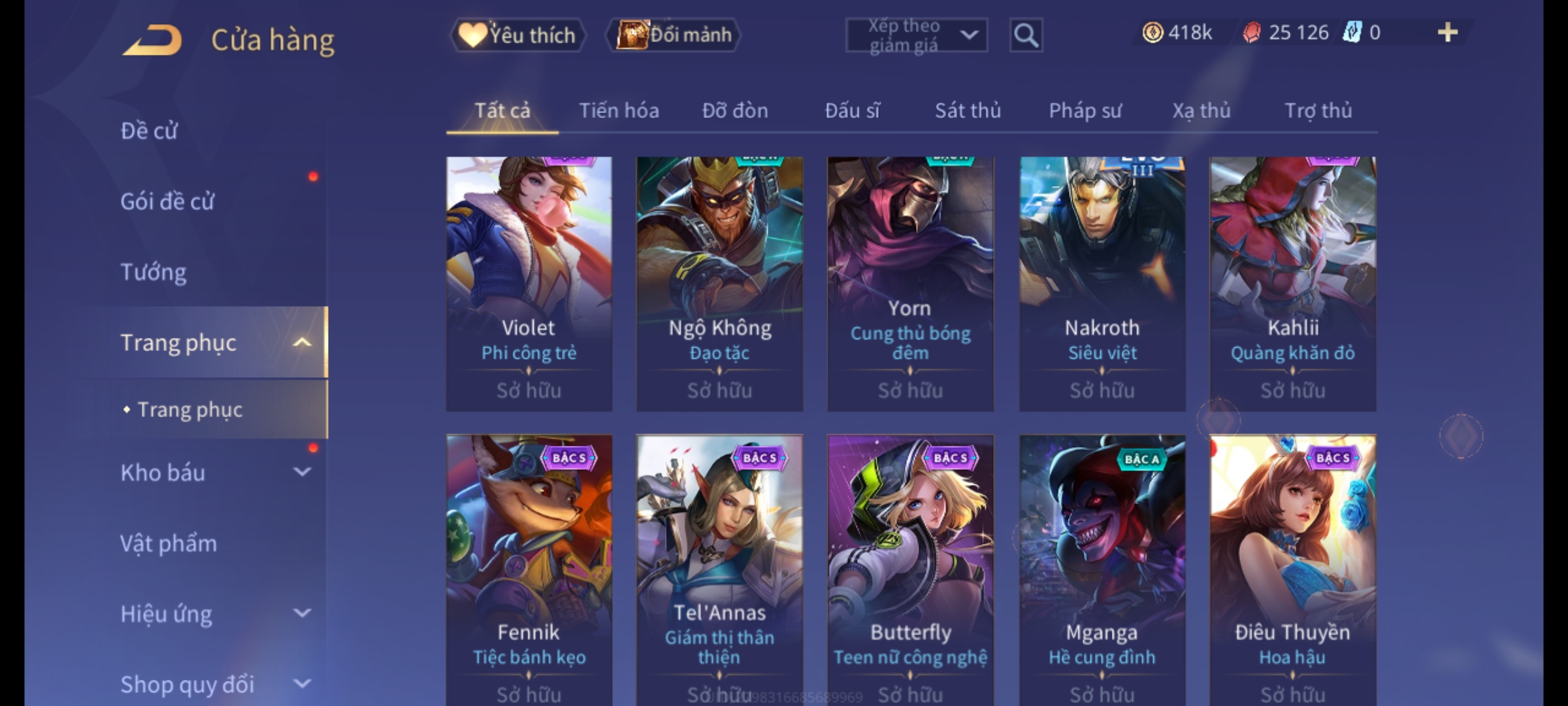
Task: Show the Pháp sư skins tab
Action: (1085, 110)
